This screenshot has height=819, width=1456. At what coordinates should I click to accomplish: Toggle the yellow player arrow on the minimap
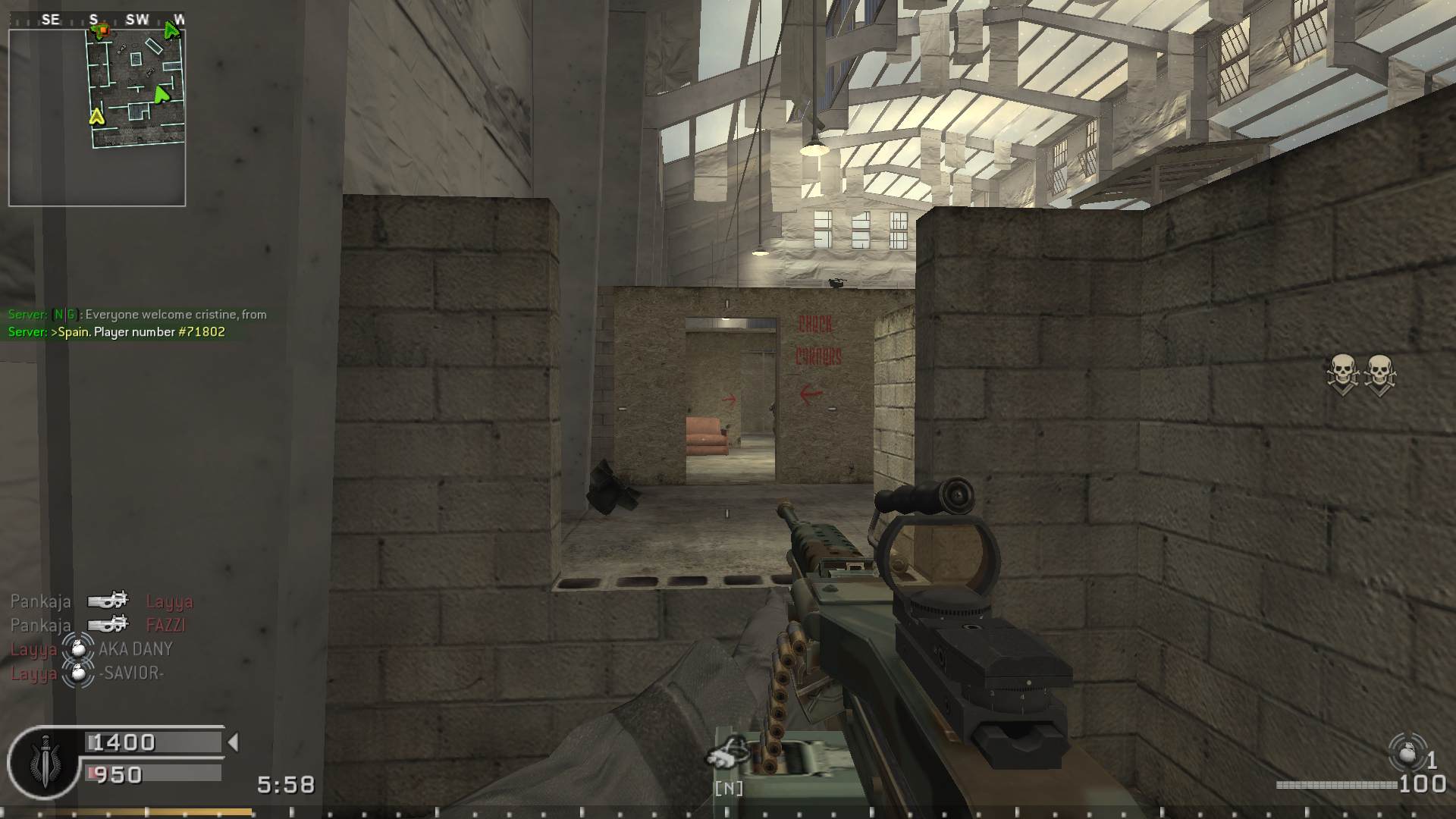pos(97,118)
